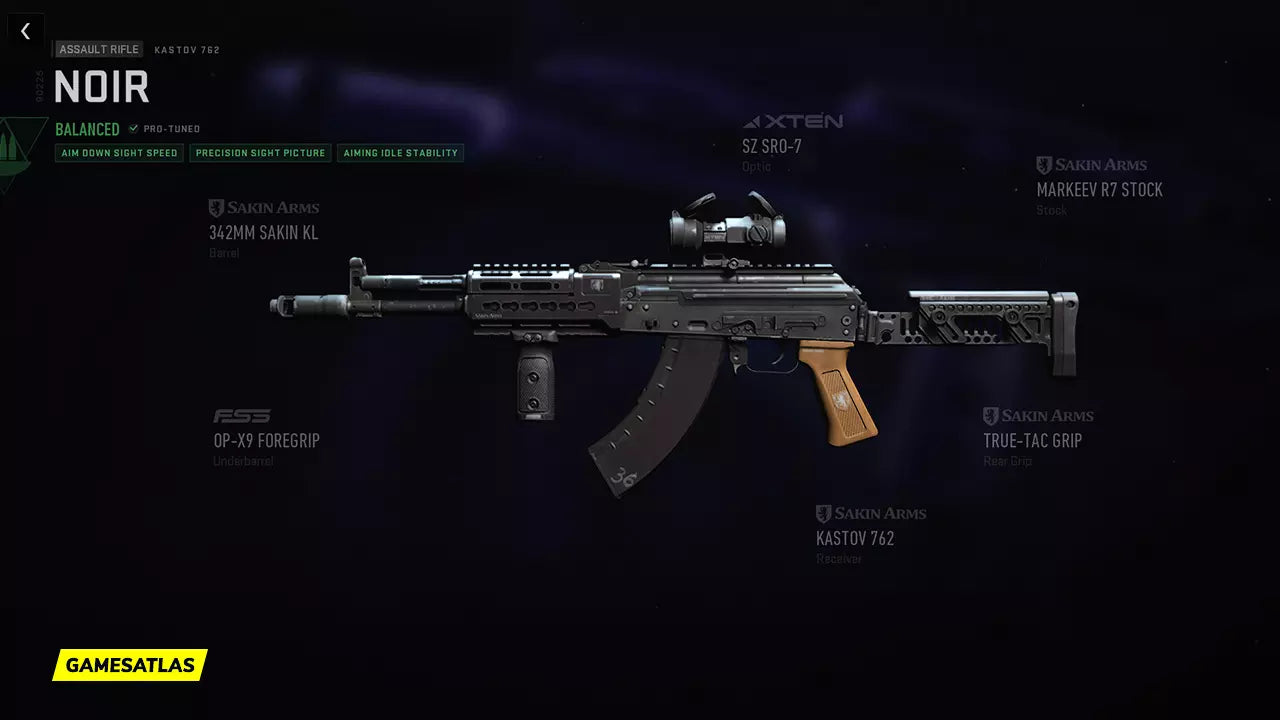1280x720 pixels.
Task: Choose the Markeev R7 Stock attachment
Action: click(1099, 189)
